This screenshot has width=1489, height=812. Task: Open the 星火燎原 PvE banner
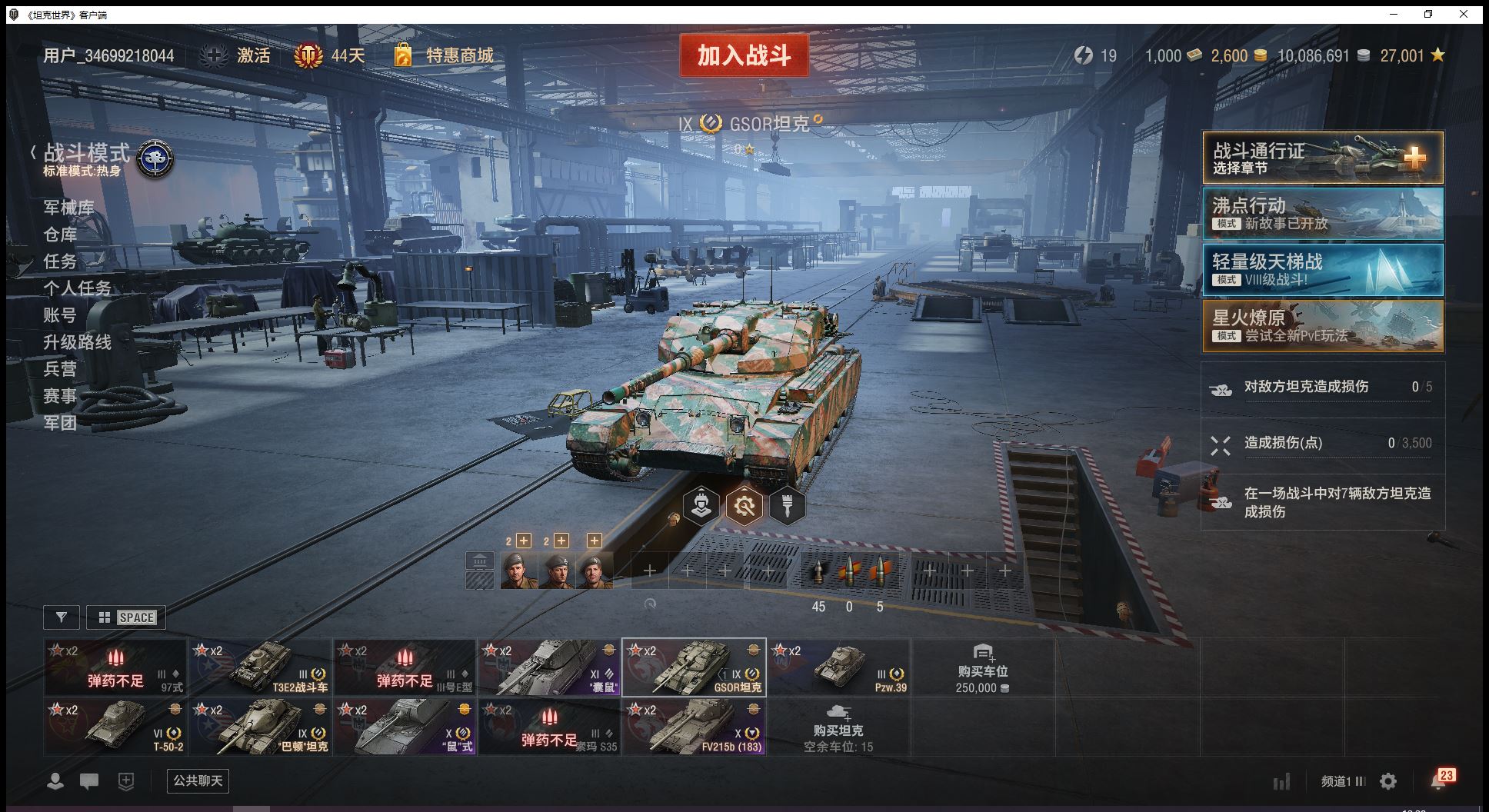1322,326
